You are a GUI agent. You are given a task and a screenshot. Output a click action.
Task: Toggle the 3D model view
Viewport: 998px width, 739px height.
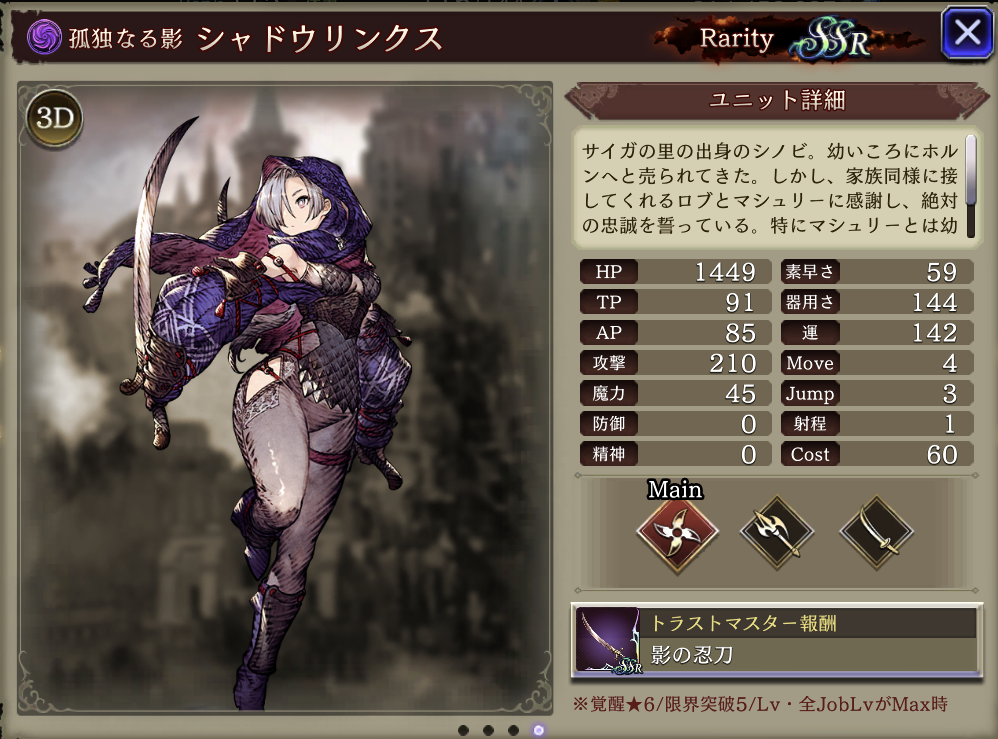[56, 119]
